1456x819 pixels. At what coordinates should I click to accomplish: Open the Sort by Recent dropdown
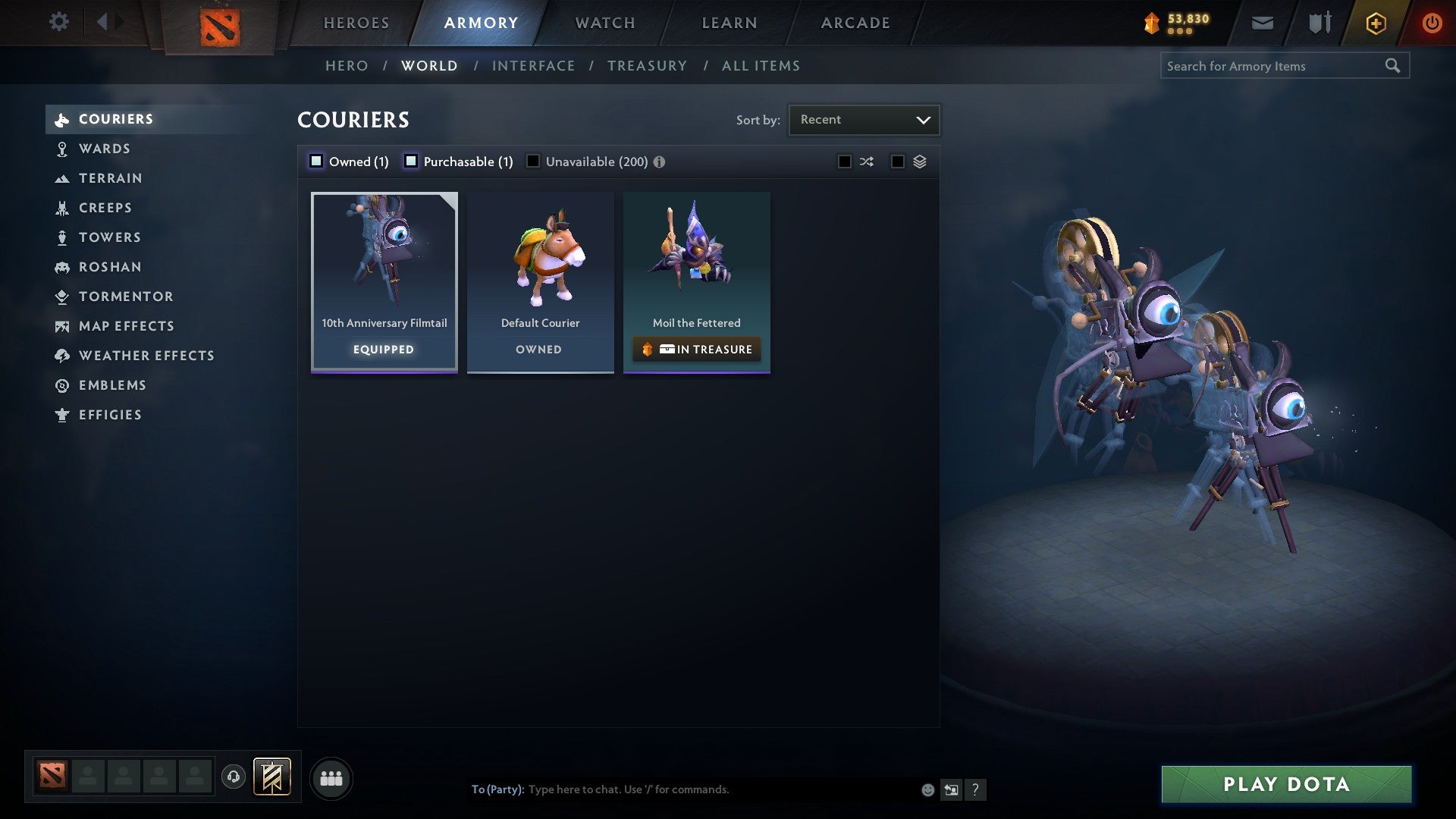863,119
